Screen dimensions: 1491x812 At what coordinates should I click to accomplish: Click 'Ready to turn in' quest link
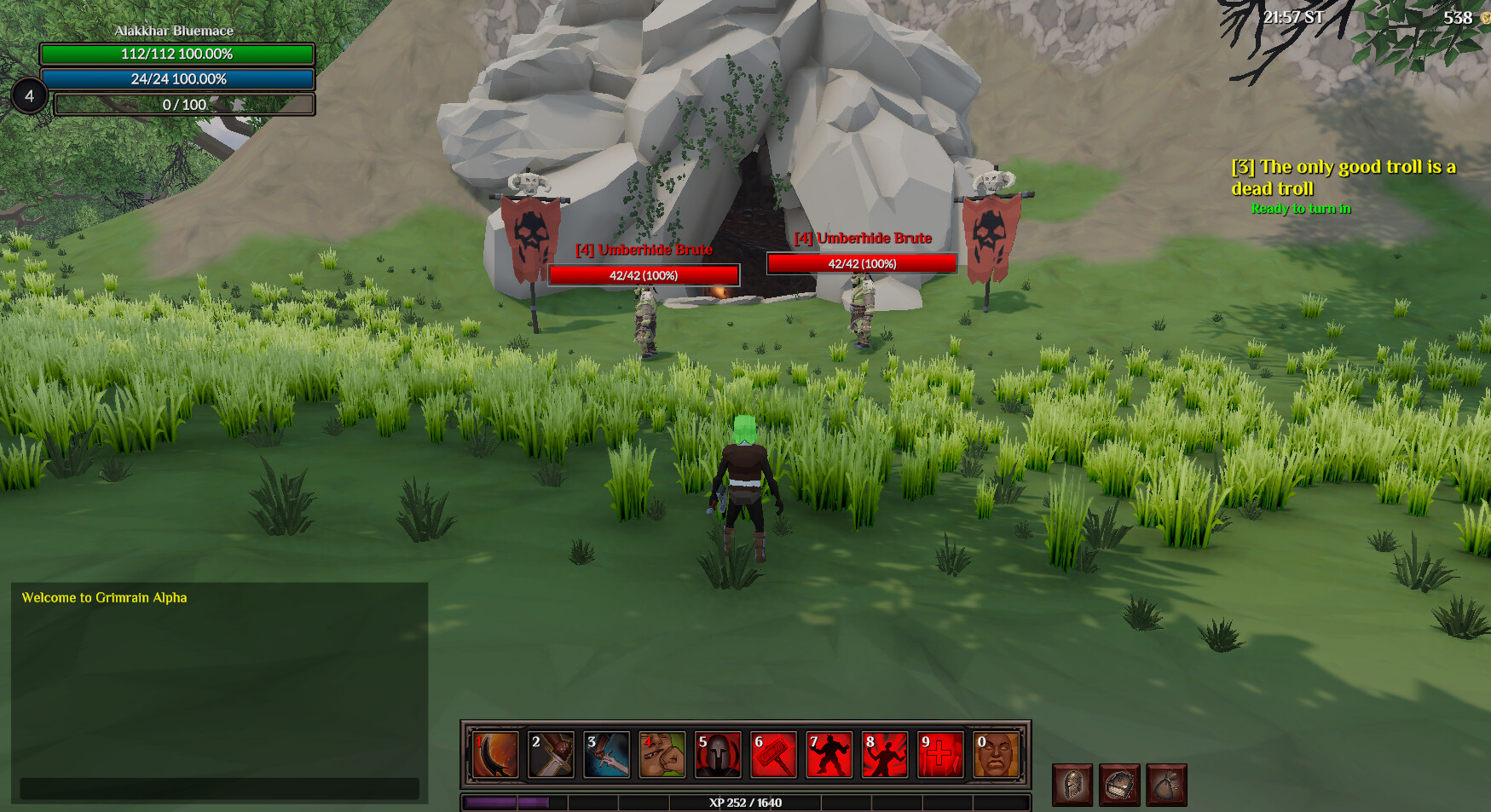coord(1303,208)
